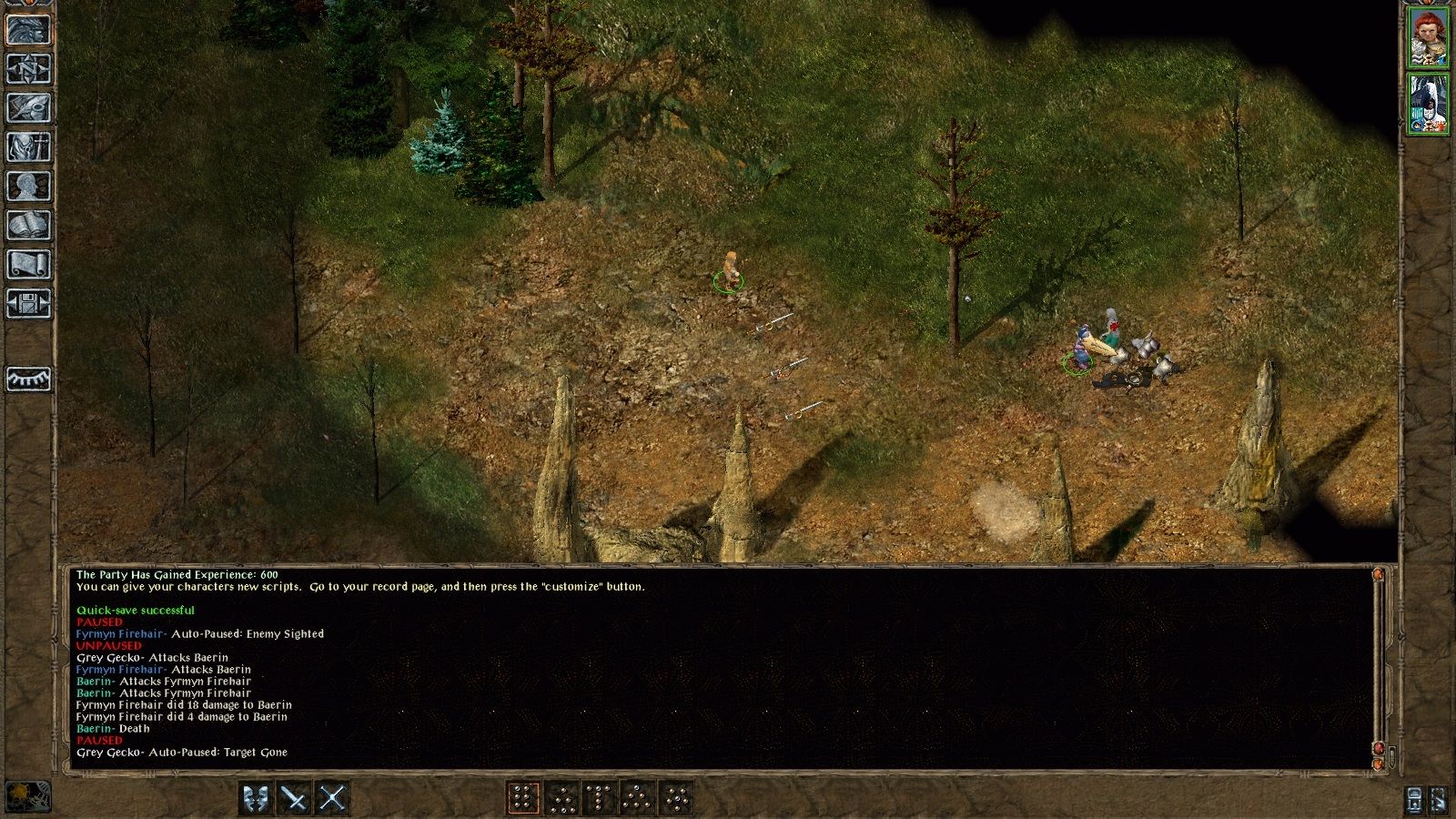
Task: Select the white-hooded character portrait
Action: click(x=1427, y=104)
